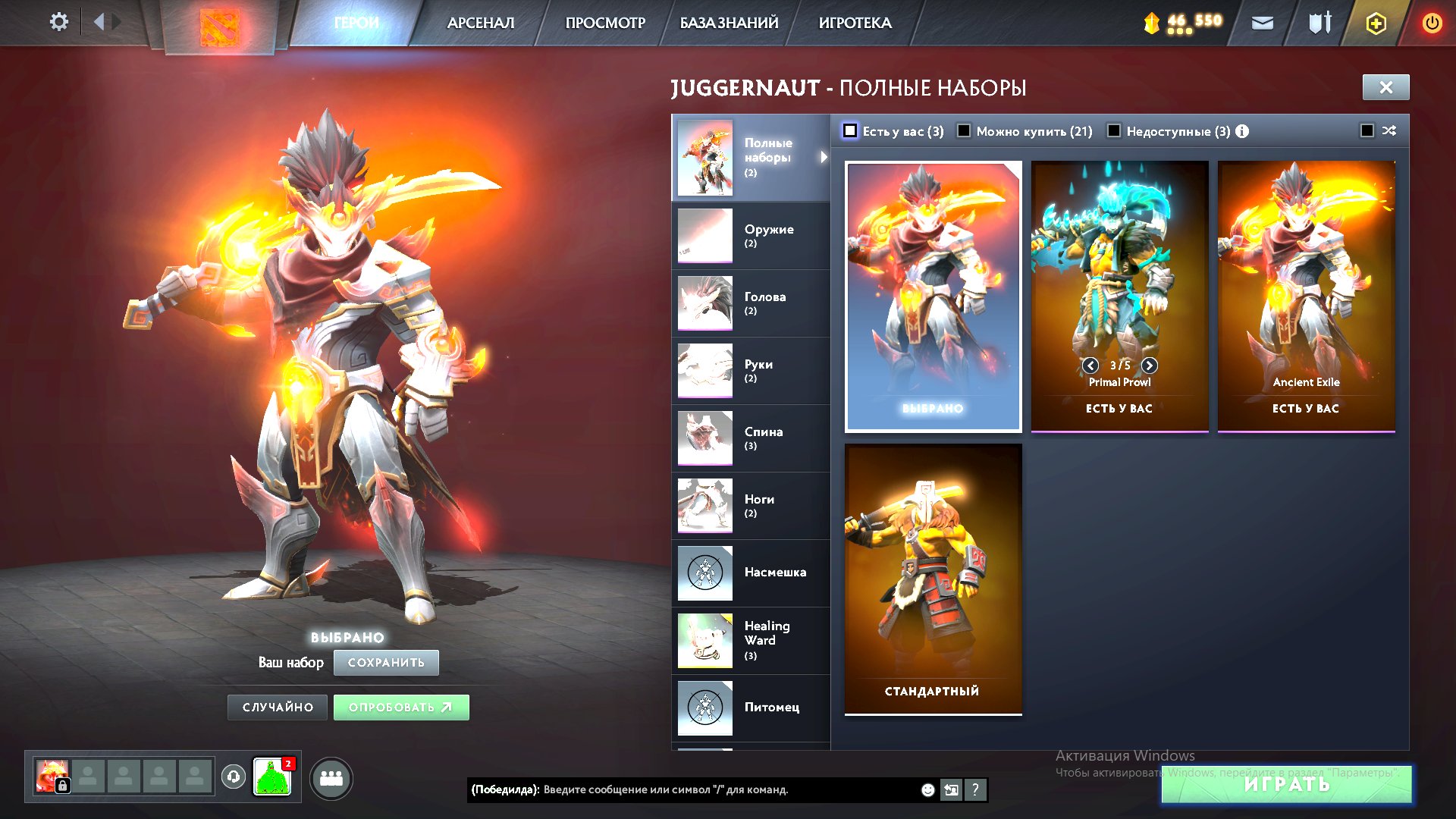Screen dimensions: 1456x819
Task: Click the Dota Plus hexagon icon
Action: tap(1375, 22)
